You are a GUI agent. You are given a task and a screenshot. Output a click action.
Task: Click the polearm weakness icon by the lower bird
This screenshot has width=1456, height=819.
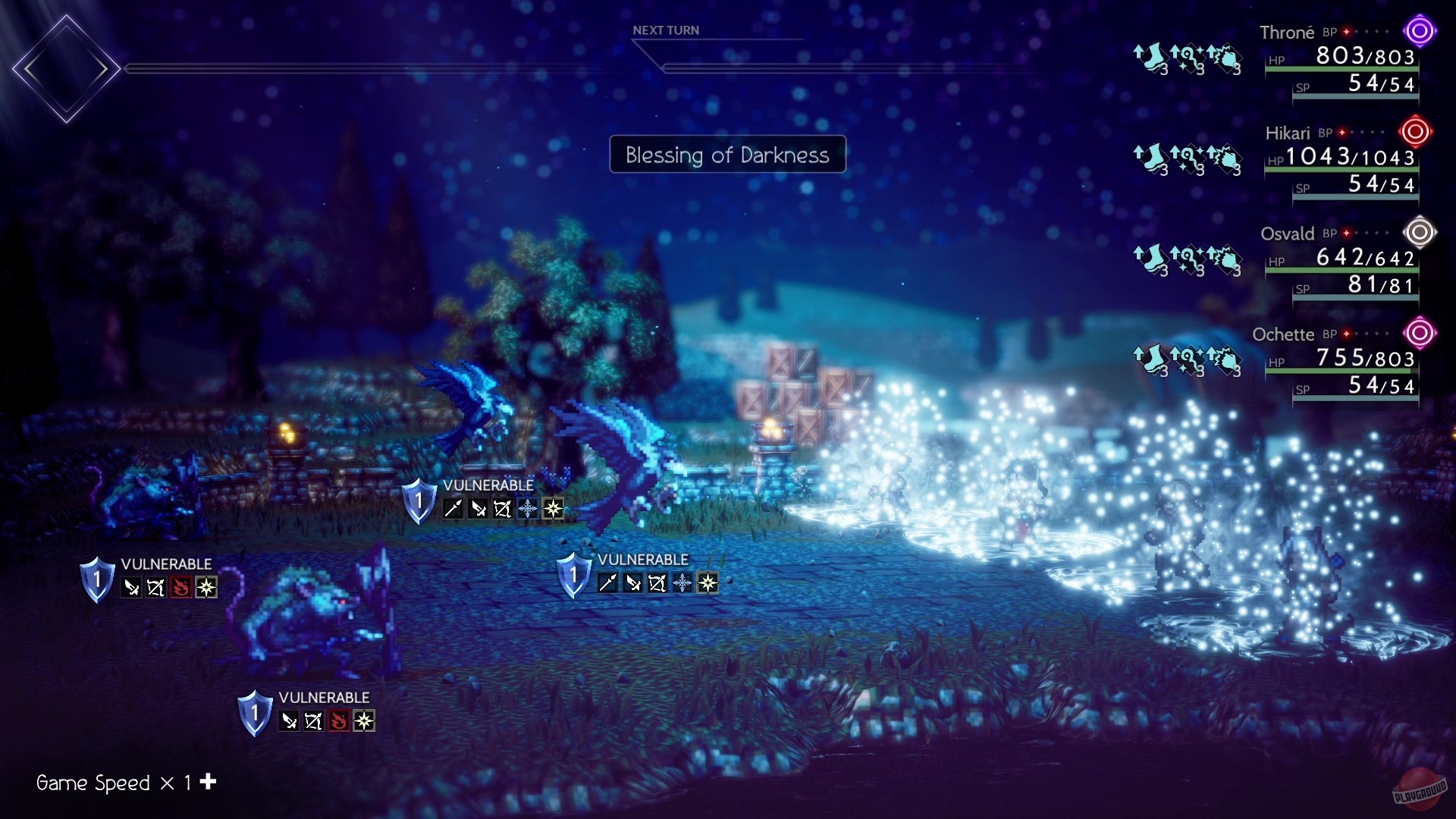607,583
